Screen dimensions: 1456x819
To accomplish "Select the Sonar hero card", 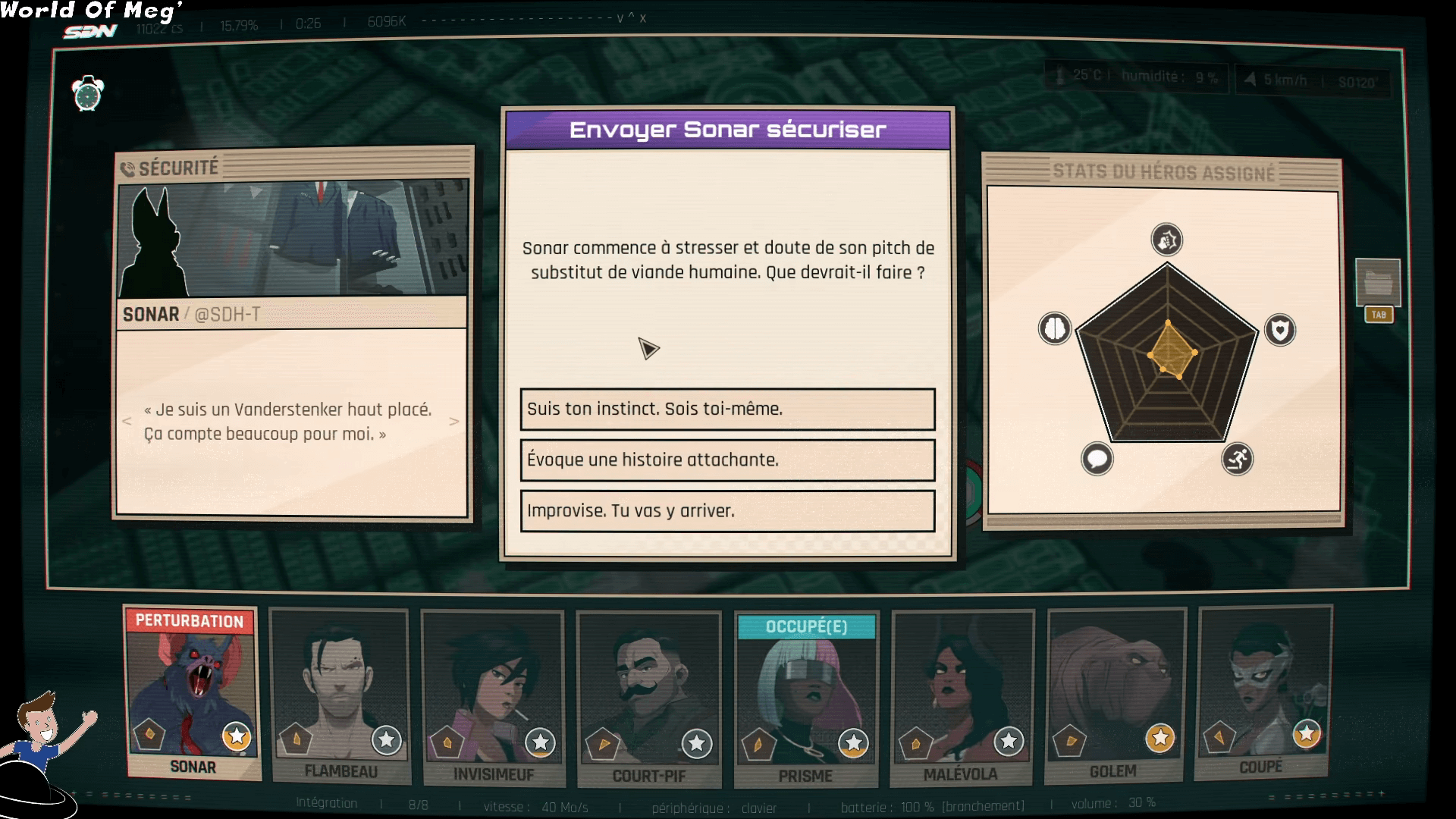I will tap(193, 694).
